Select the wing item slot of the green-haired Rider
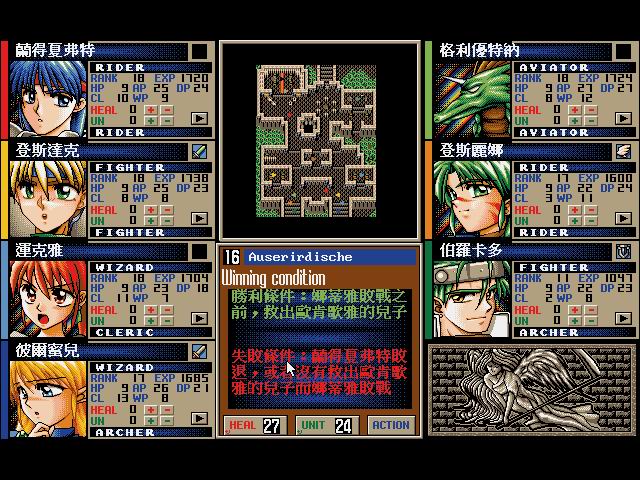Screen dimensions: 640x480 pyautogui.click(x=622, y=151)
